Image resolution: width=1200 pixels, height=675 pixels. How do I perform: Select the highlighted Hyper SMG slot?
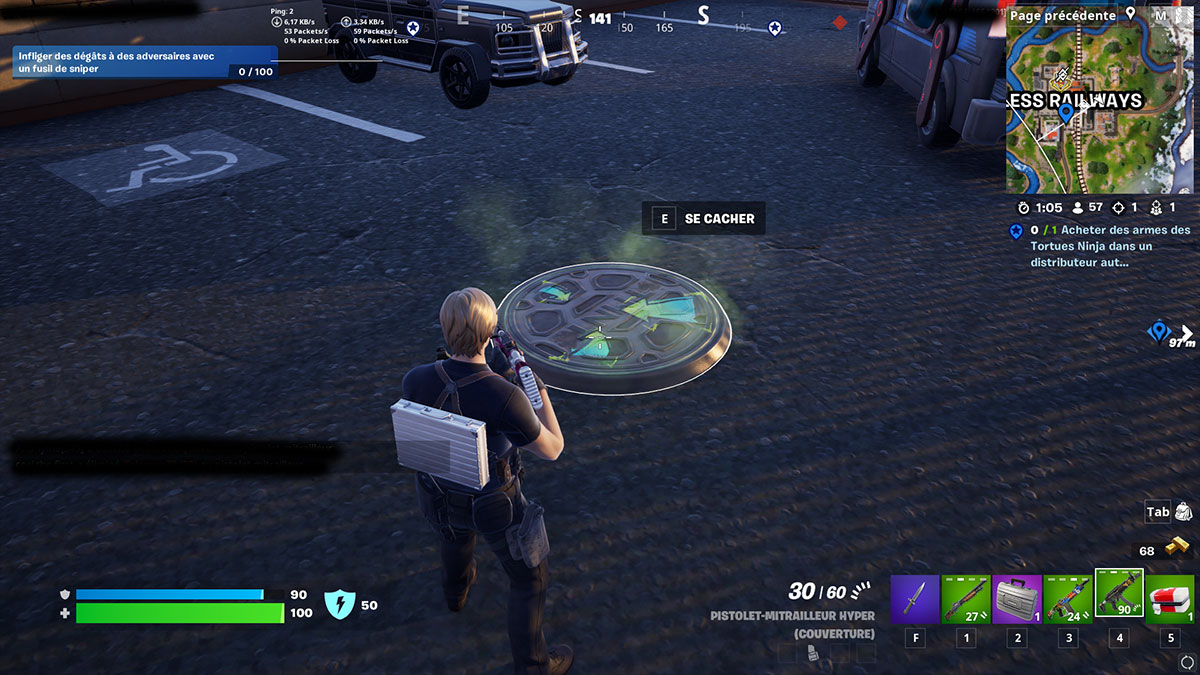(x=1119, y=594)
